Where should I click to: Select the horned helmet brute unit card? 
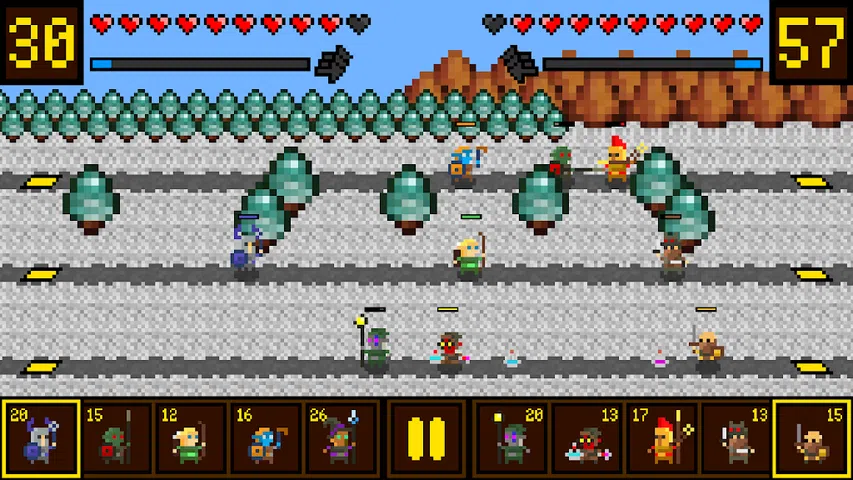point(736,438)
